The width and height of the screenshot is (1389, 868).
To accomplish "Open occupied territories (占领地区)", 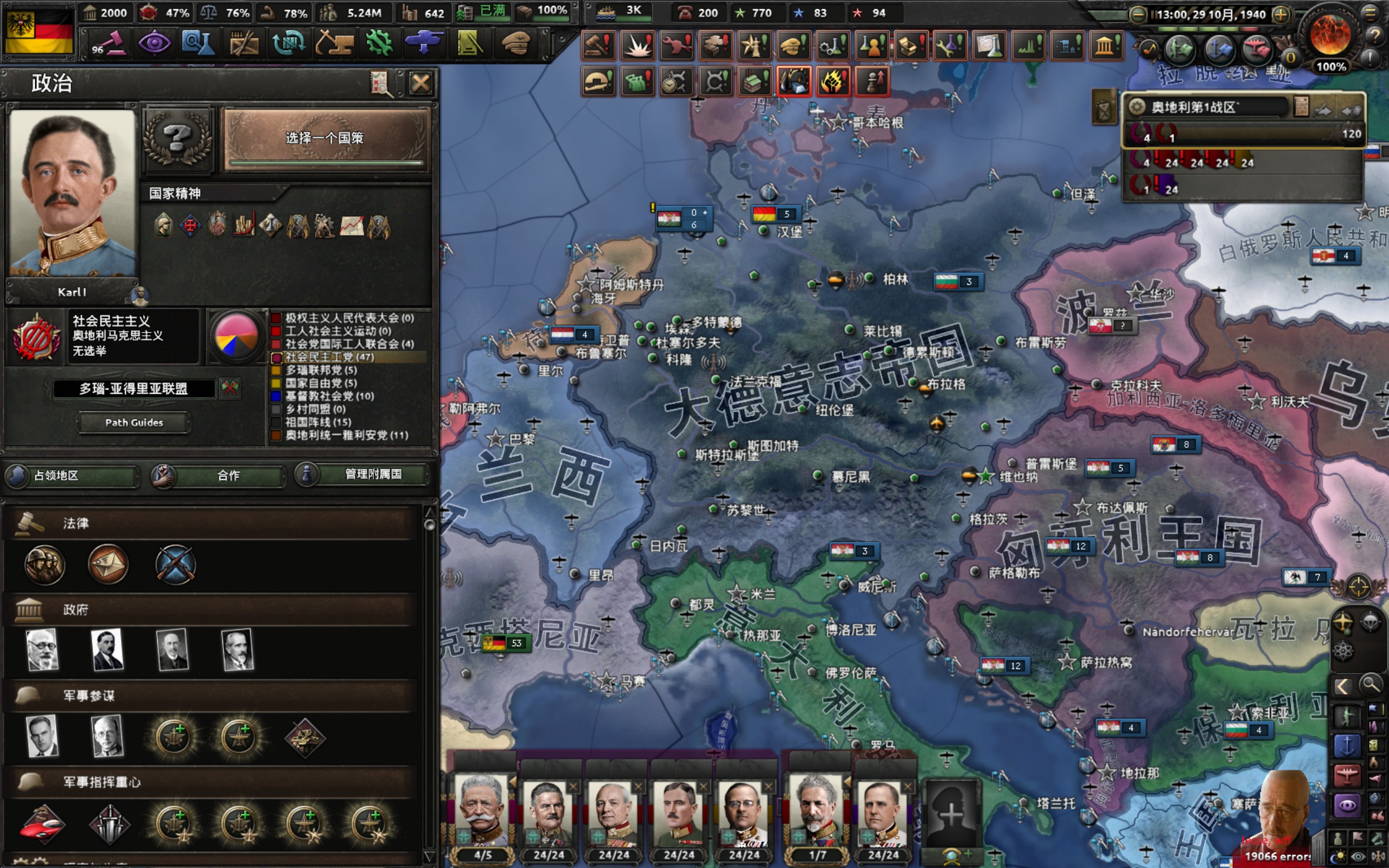I will coord(72,475).
